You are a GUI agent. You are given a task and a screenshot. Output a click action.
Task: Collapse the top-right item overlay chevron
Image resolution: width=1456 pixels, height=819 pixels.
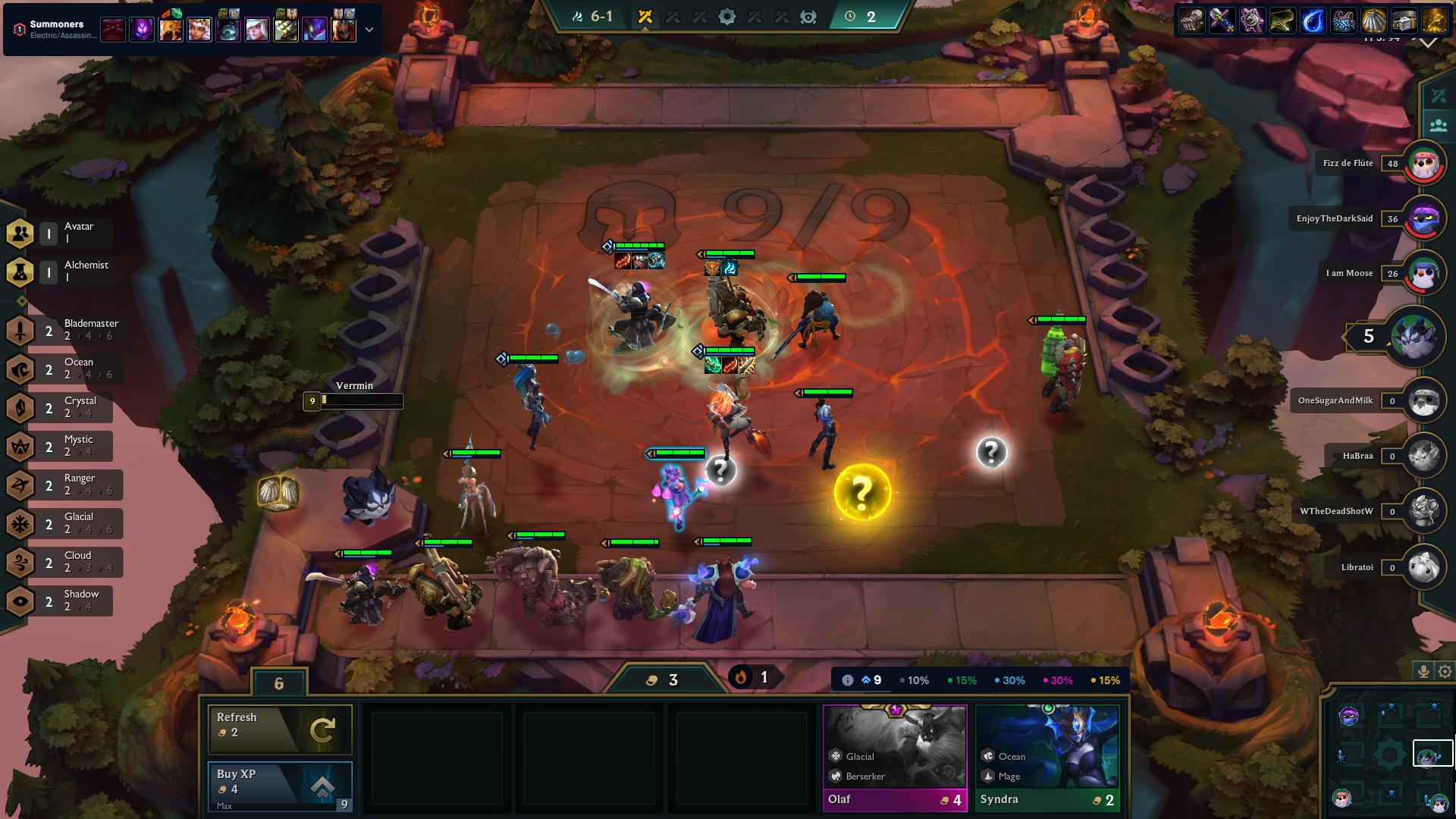[1428, 43]
